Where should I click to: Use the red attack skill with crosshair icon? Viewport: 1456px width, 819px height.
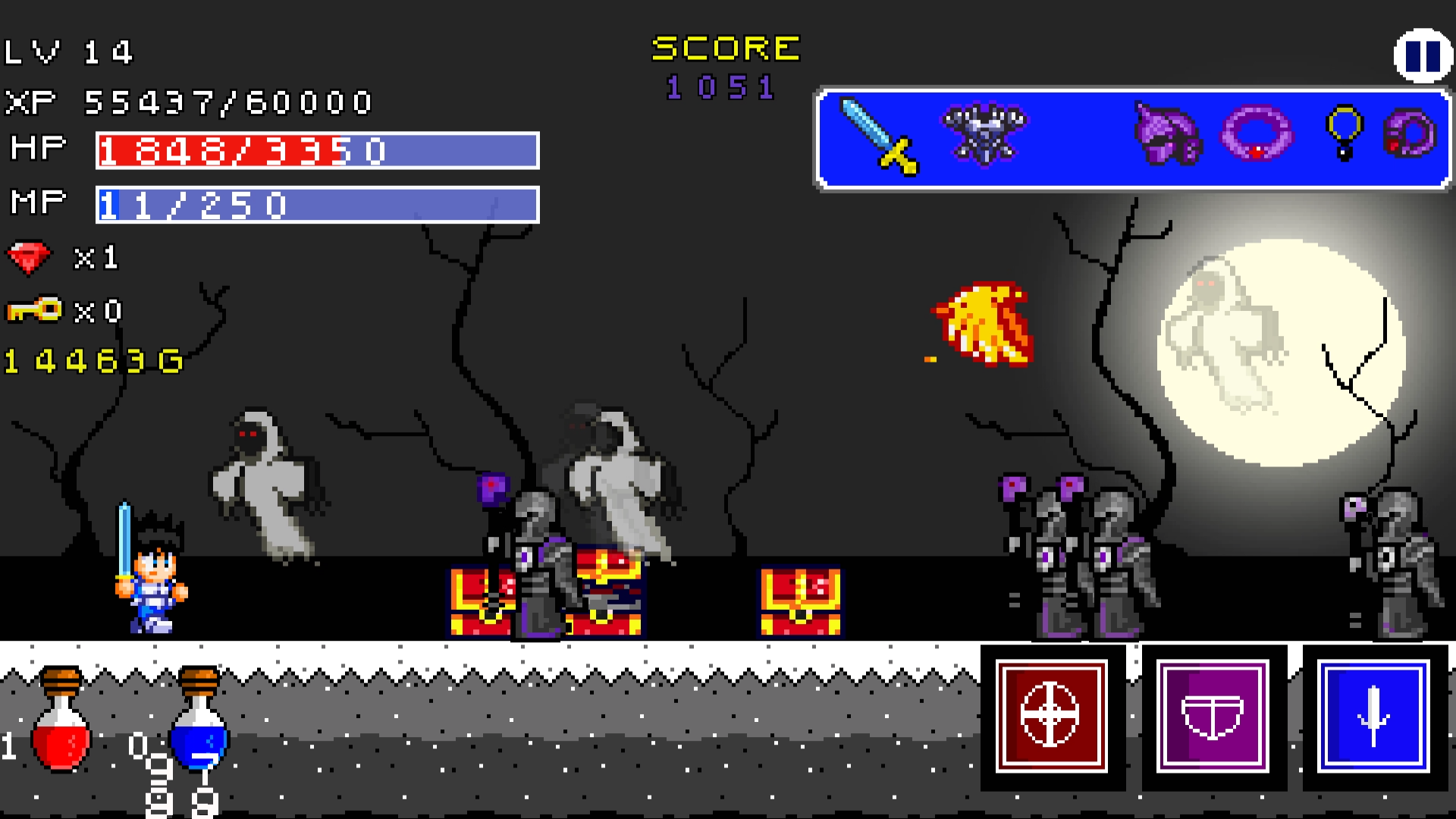[1053, 718]
